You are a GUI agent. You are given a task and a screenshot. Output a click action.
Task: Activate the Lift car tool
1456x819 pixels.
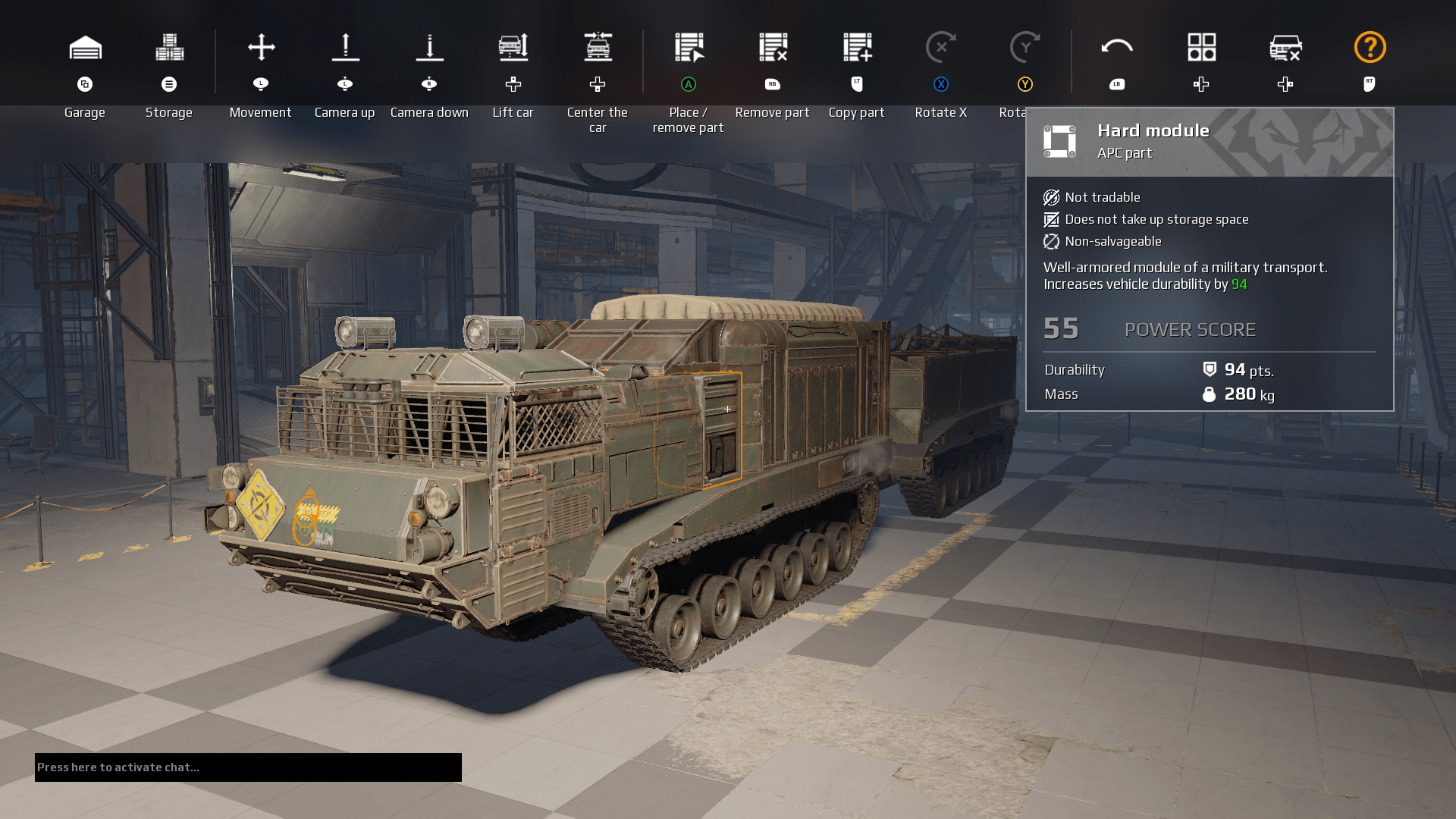[513, 48]
